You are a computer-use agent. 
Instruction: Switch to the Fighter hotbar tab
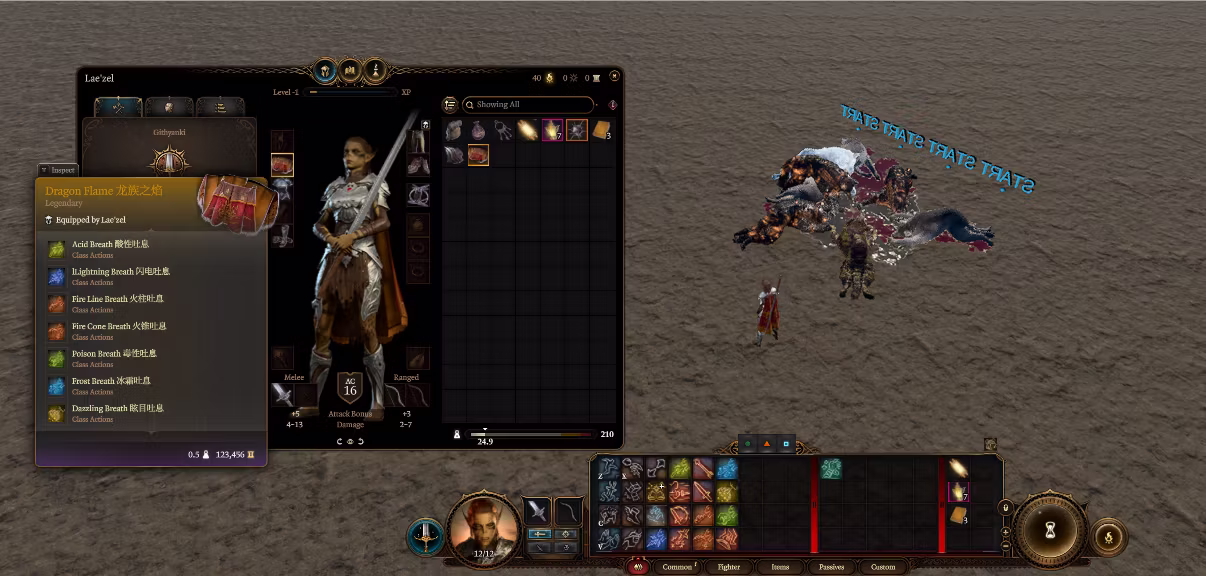click(x=729, y=567)
